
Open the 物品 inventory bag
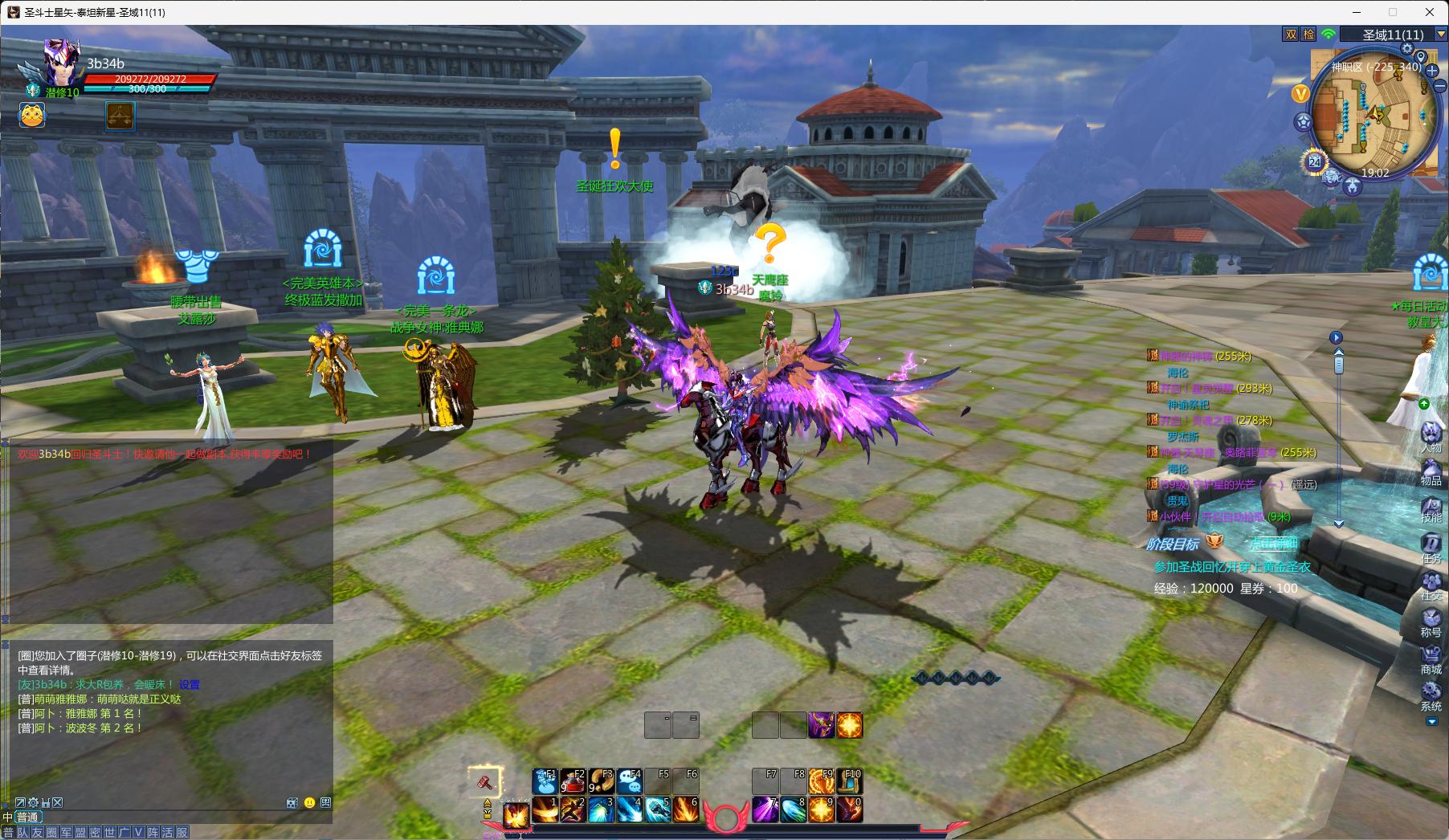click(x=1431, y=471)
